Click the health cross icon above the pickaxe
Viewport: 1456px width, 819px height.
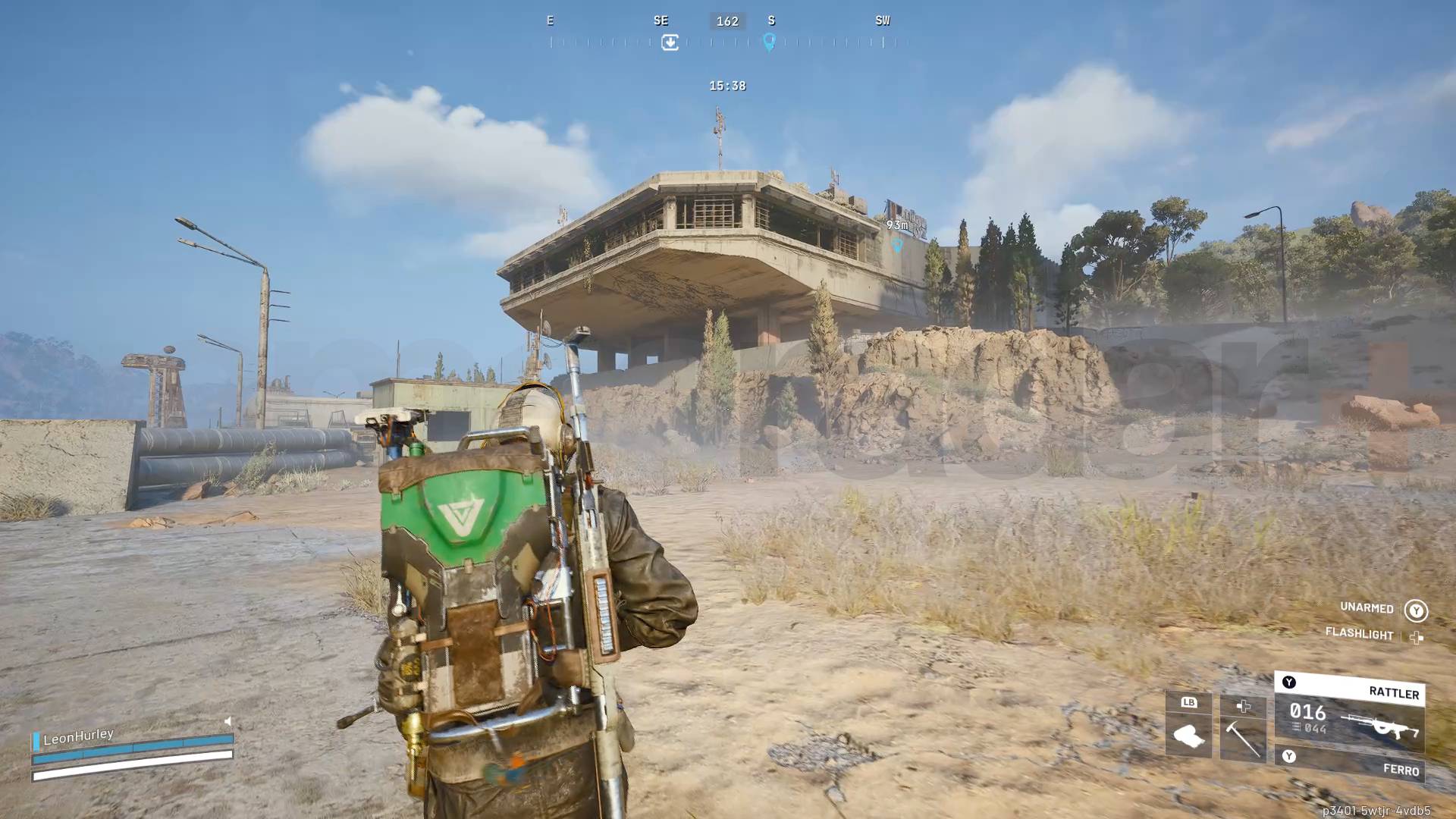[1244, 707]
